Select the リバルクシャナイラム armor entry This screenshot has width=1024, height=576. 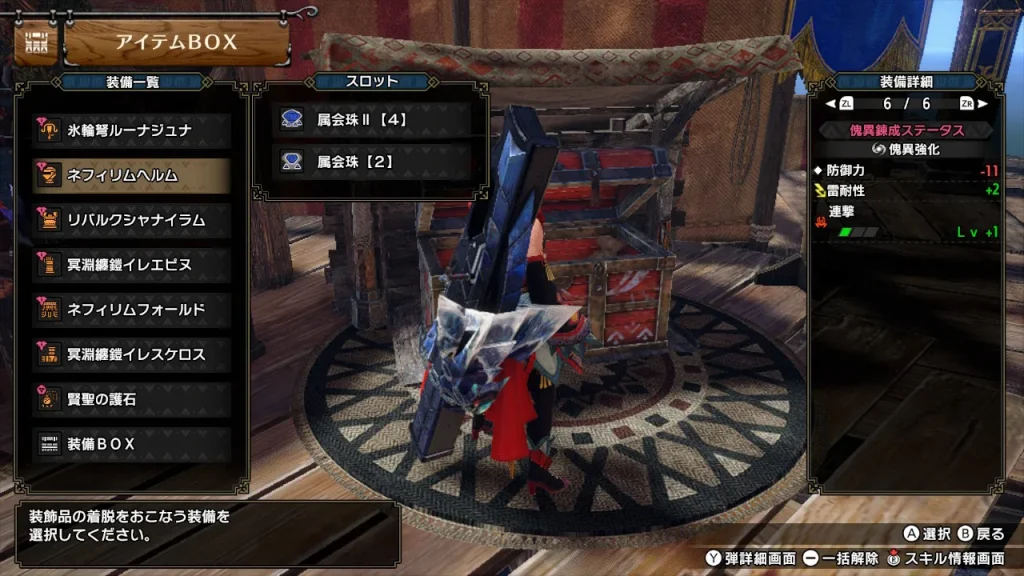(x=131, y=220)
